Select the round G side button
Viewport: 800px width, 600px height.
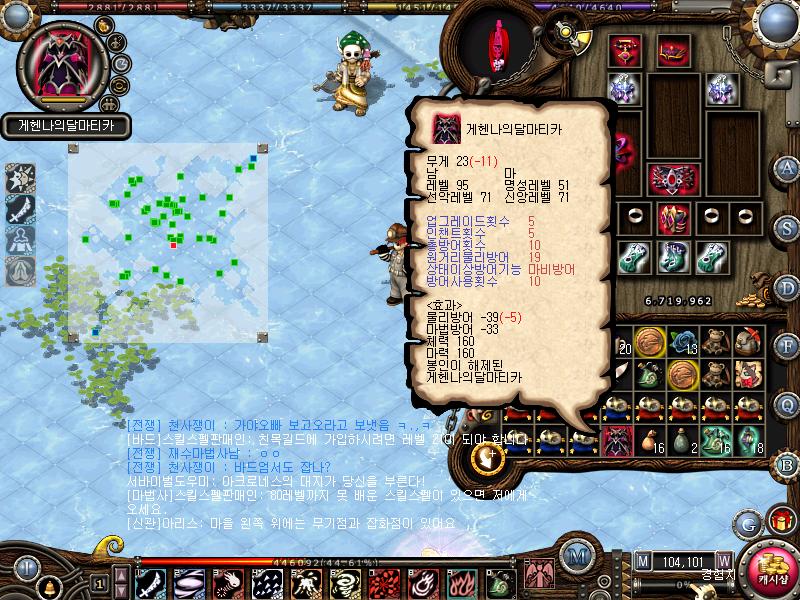coord(748,523)
